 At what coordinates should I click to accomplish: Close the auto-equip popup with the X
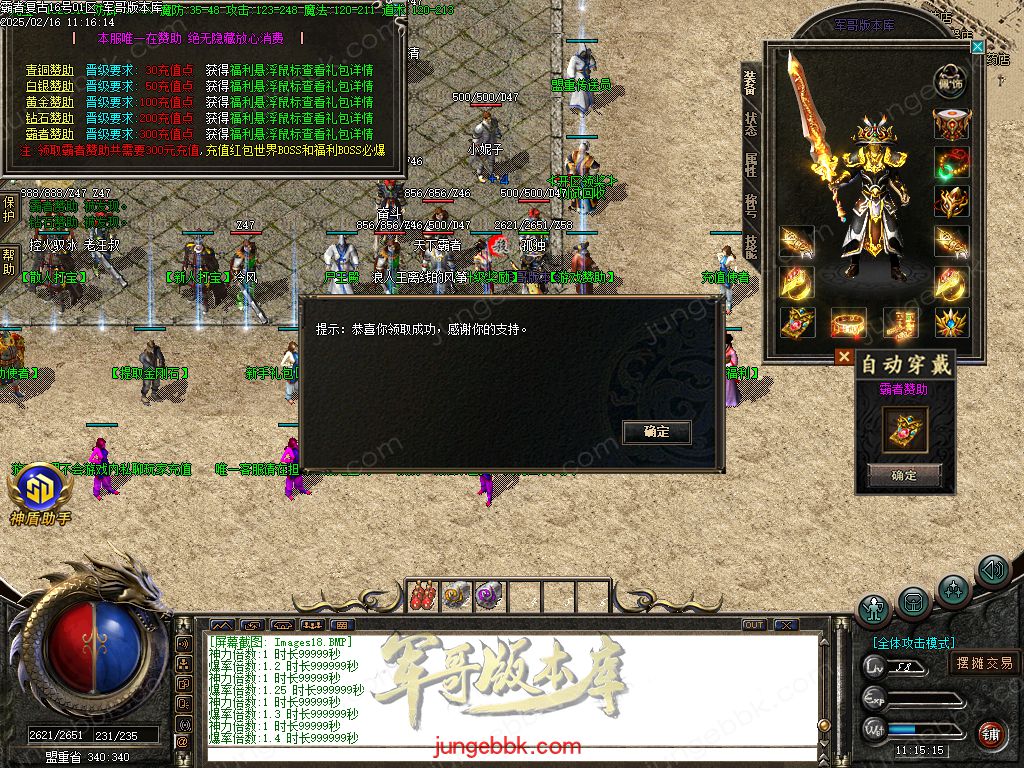(x=844, y=356)
